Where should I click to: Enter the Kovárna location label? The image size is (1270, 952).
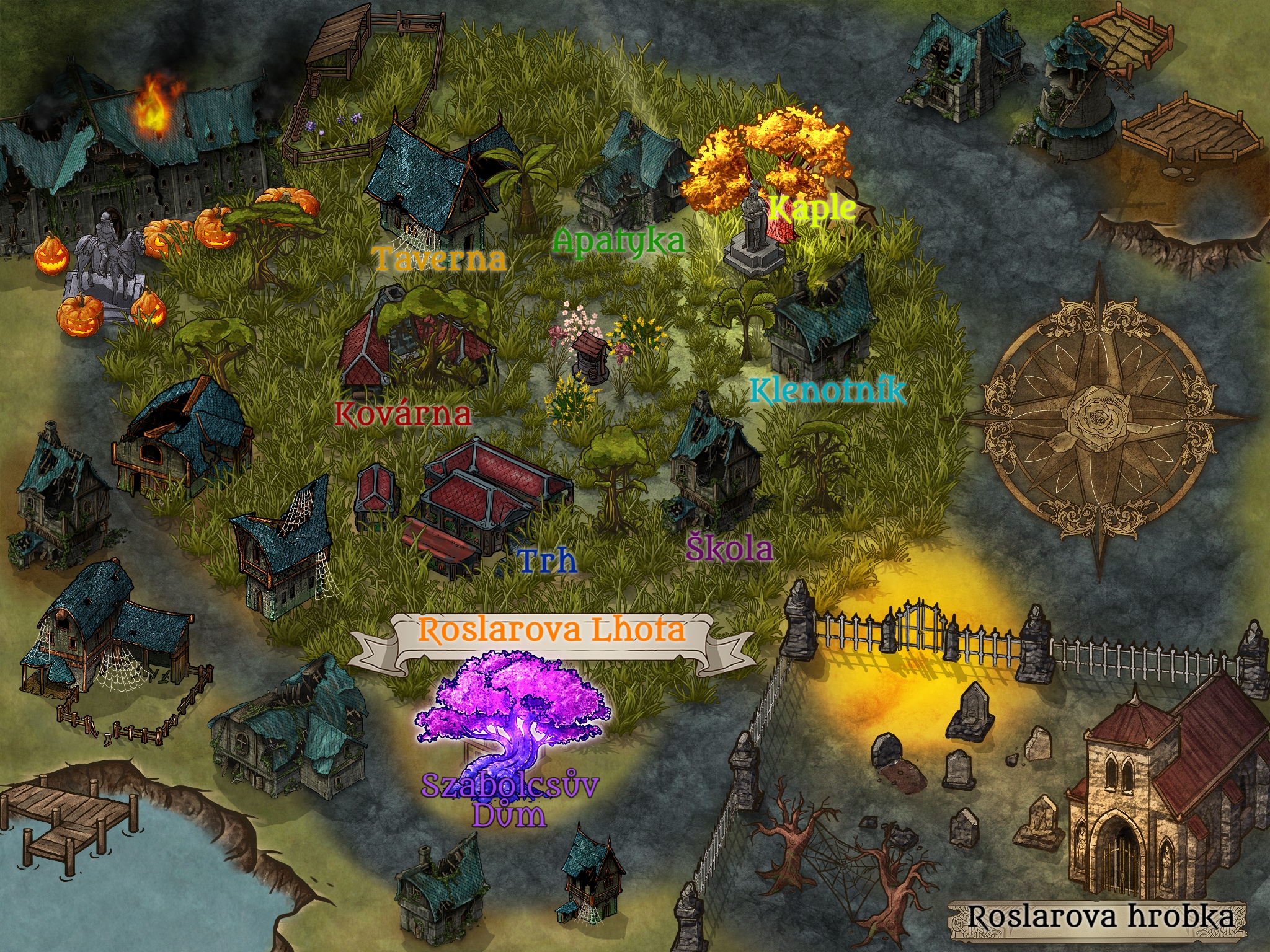click(402, 413)
